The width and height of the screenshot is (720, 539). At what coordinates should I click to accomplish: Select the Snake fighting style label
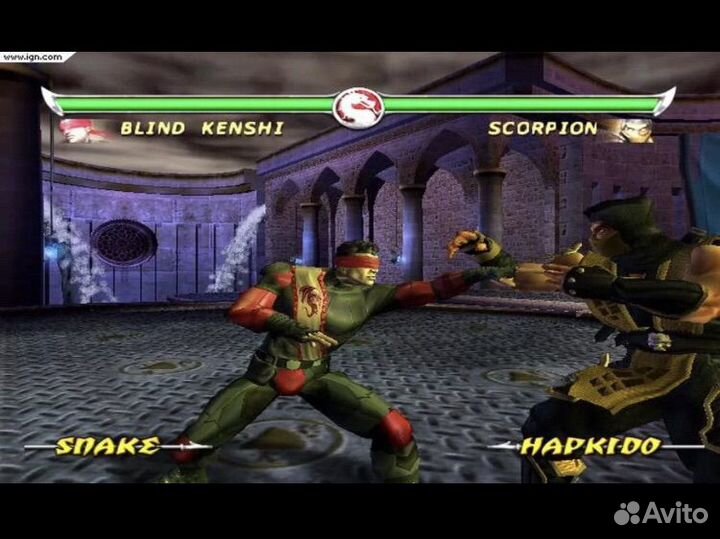click(107, 446)
